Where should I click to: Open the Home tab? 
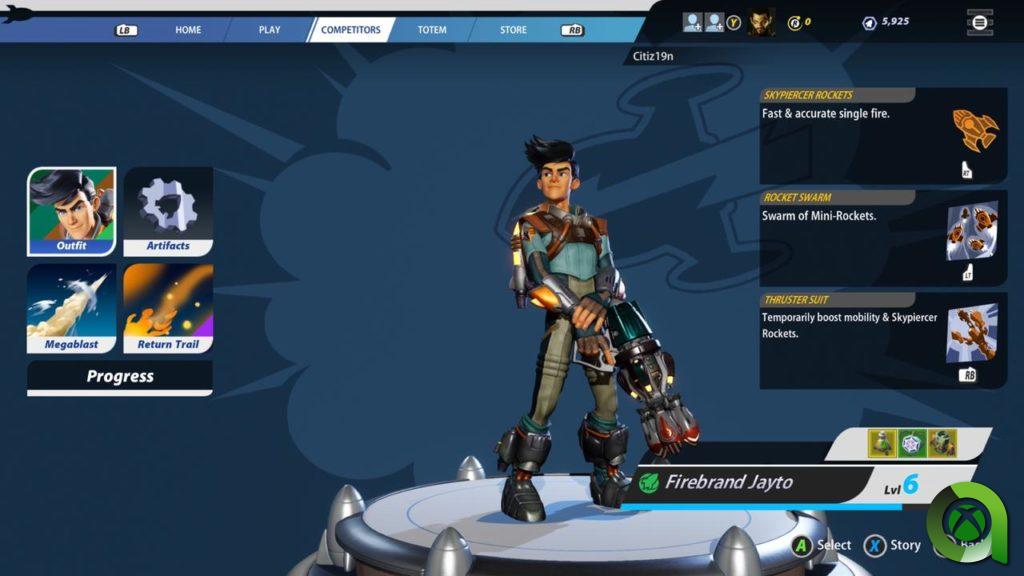point(188,30)
